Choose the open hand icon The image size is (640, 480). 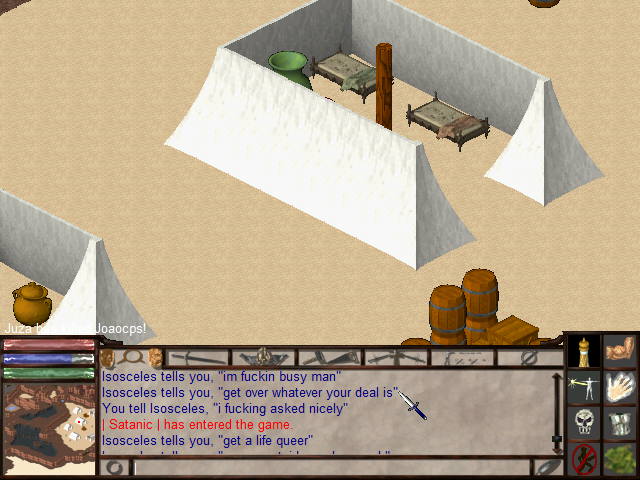coord(621,387)
